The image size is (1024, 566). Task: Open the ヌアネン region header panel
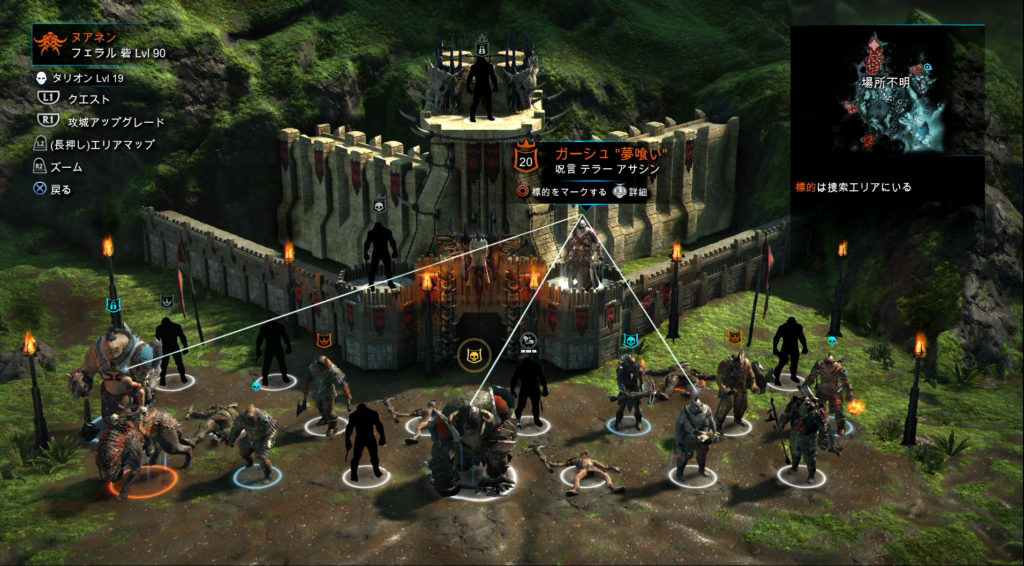click(x=100, y=44)
